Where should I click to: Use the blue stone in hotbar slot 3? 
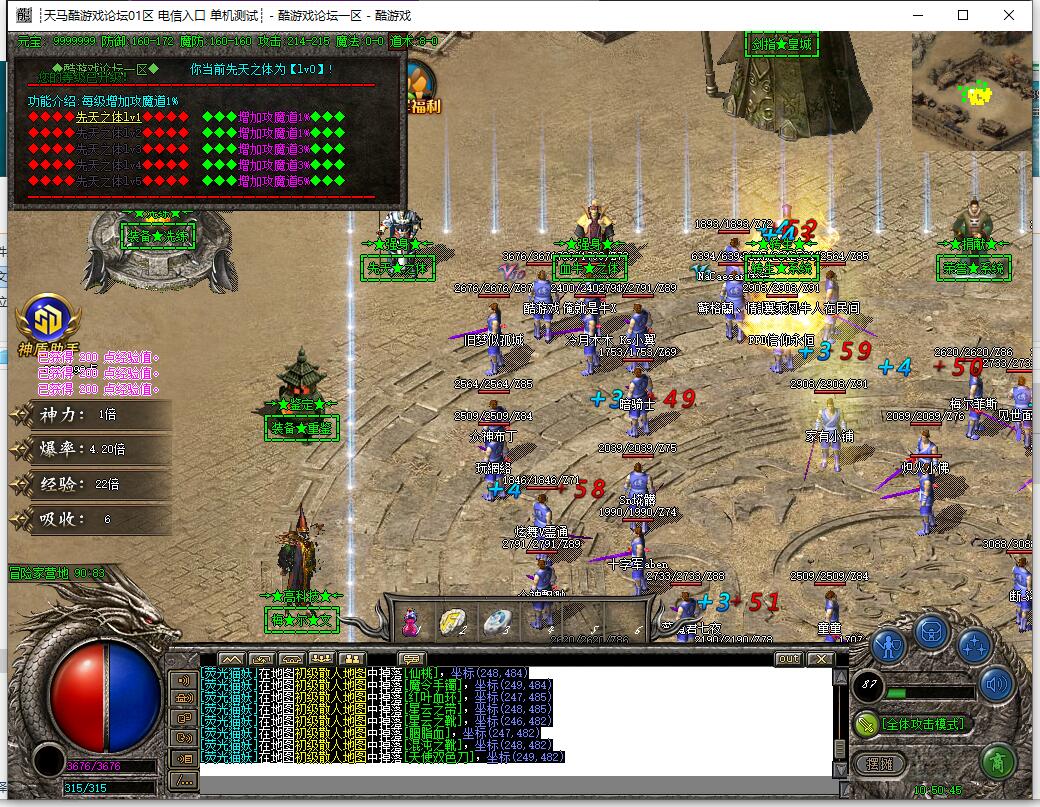click(497, 621)
